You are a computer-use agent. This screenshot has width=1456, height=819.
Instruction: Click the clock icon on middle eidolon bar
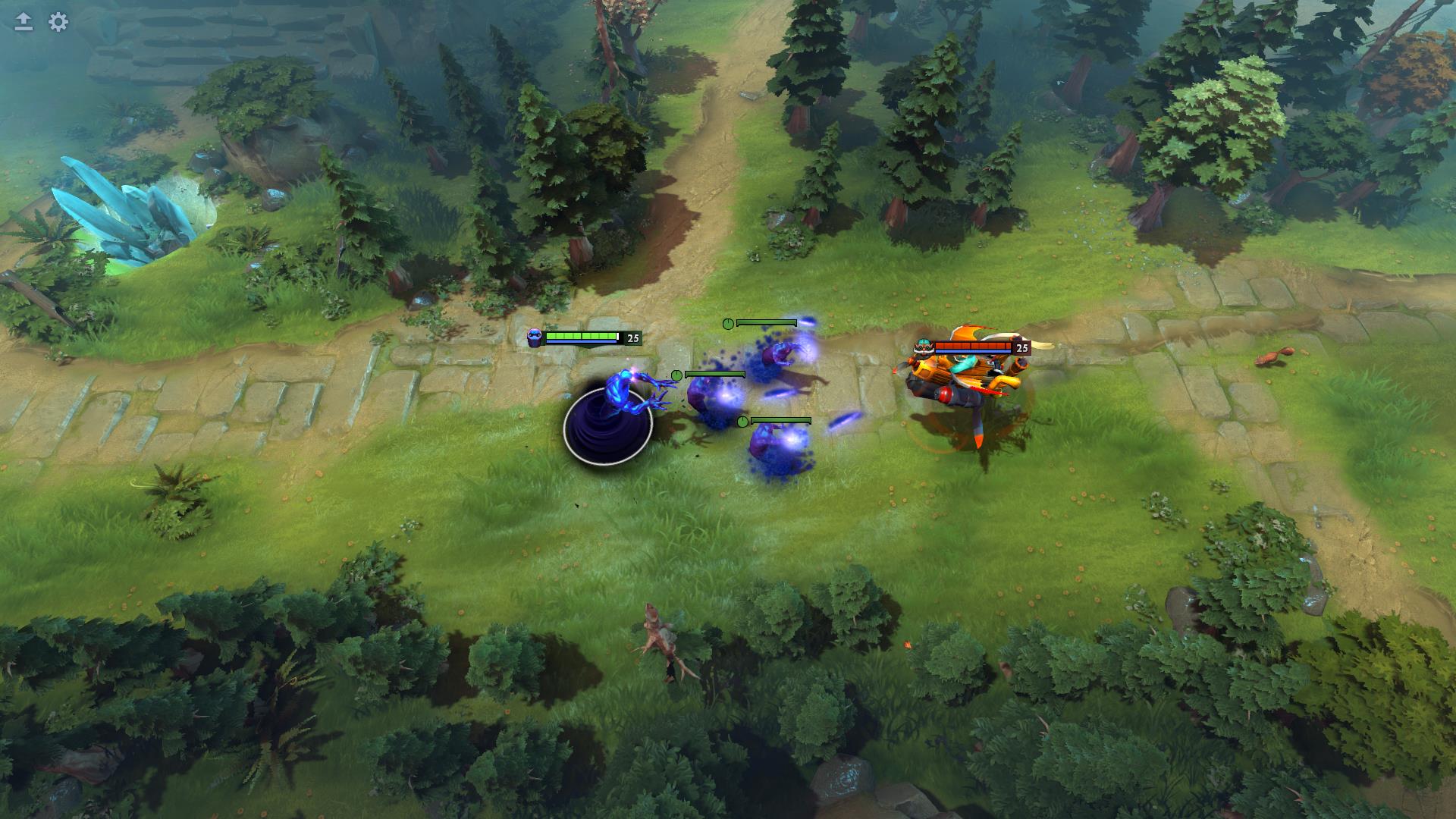(677, 375)
